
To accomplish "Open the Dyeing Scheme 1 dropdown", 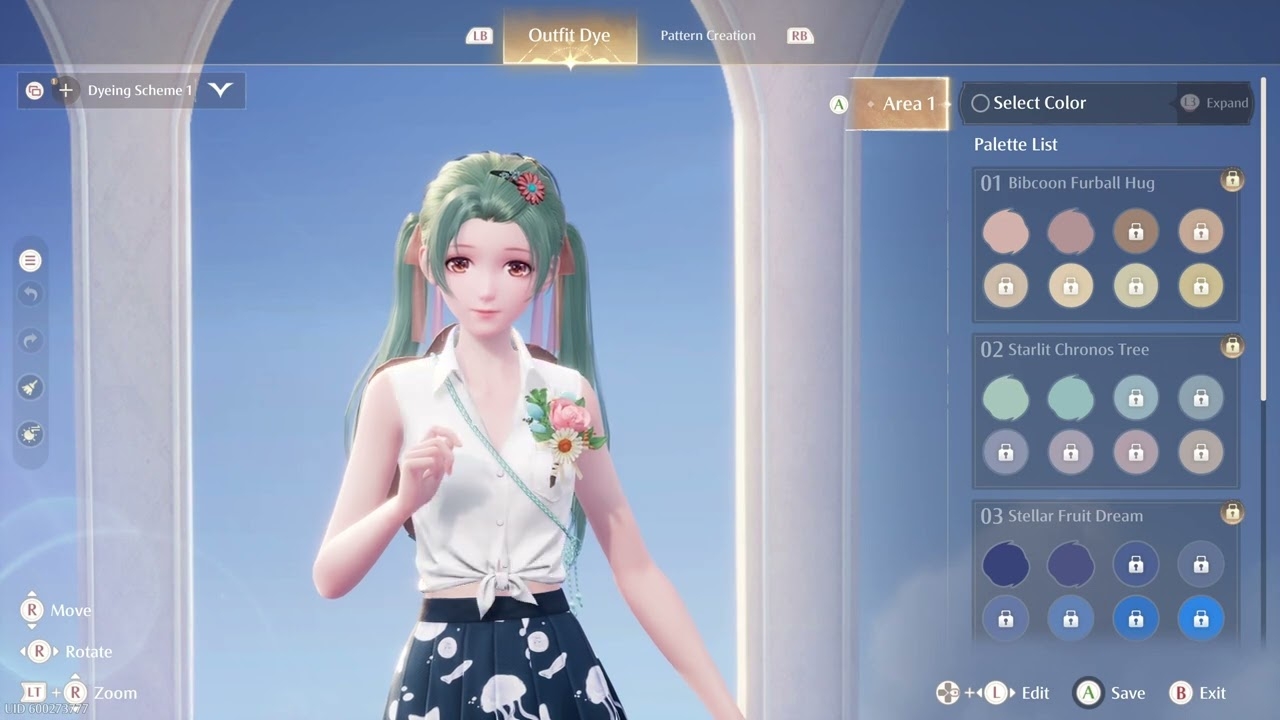I will click(x=222, y=90).
